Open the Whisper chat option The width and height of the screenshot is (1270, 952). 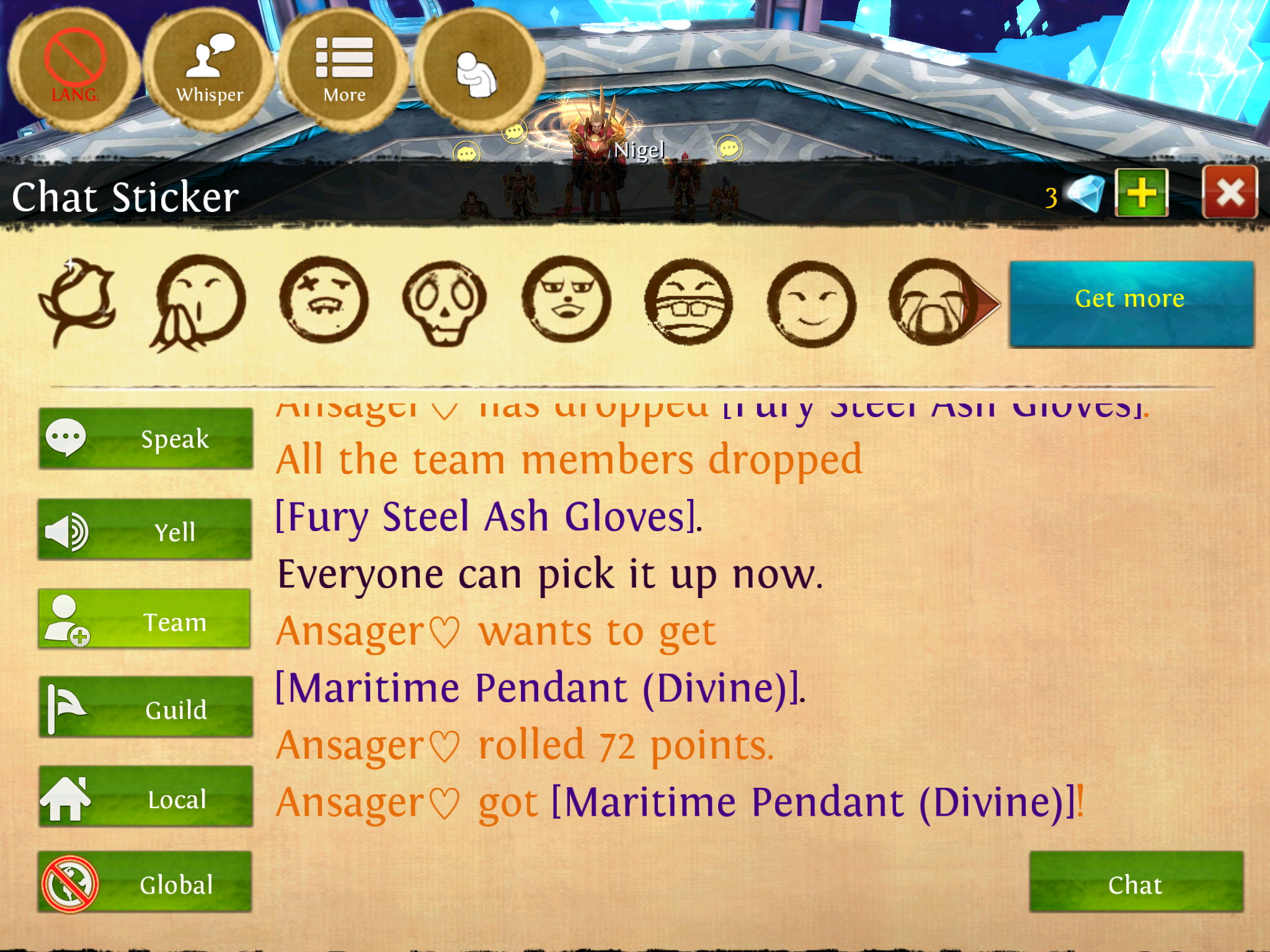tap(210, 69)
